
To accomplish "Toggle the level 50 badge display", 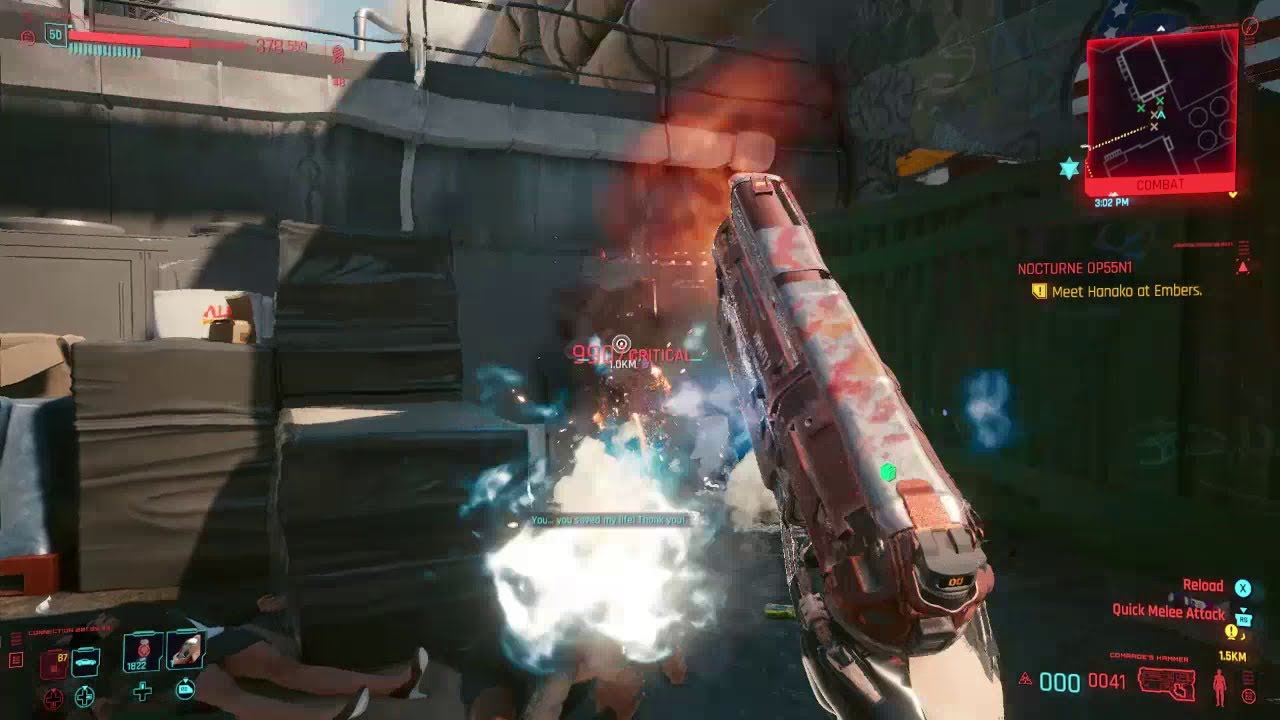I will pyautogui.click(x=55, y=34).
